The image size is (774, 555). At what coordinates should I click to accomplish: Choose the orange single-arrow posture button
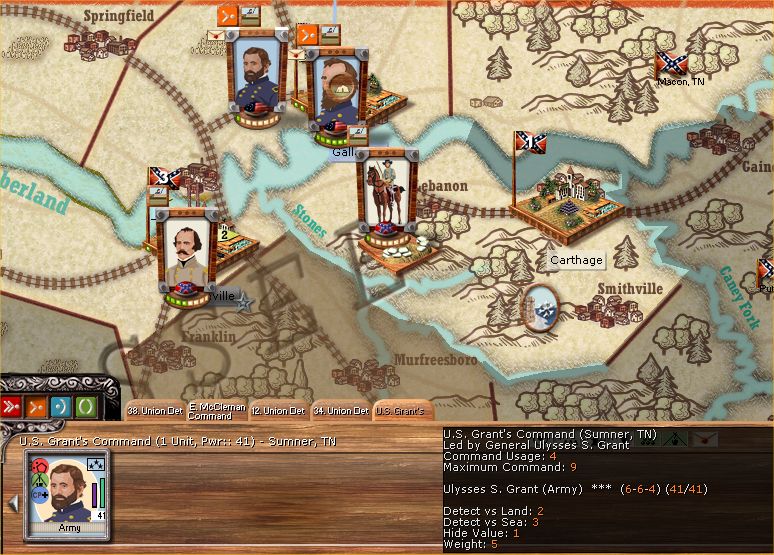tap(37, 406)
